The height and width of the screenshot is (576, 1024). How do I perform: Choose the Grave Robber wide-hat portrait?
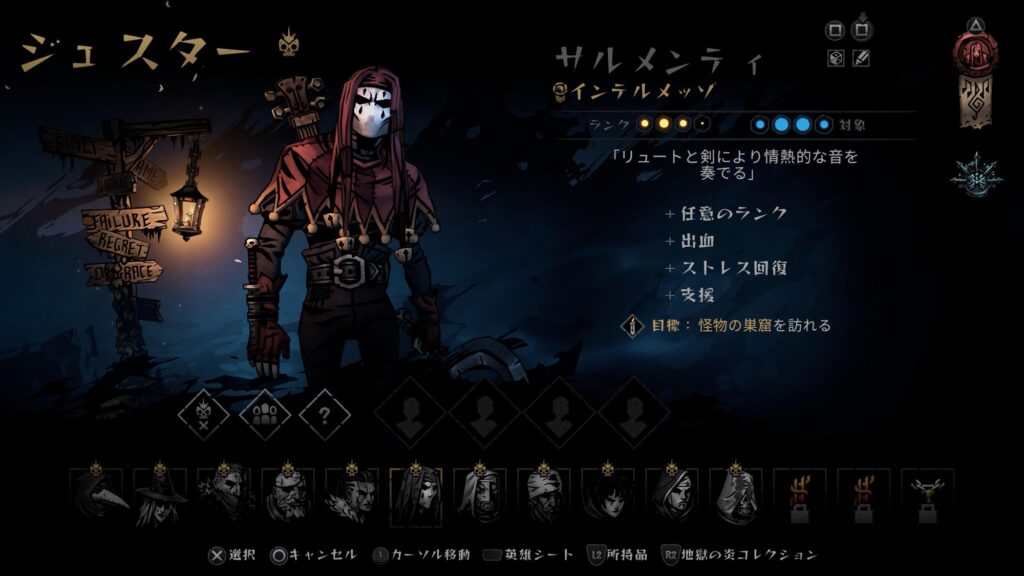160,497
